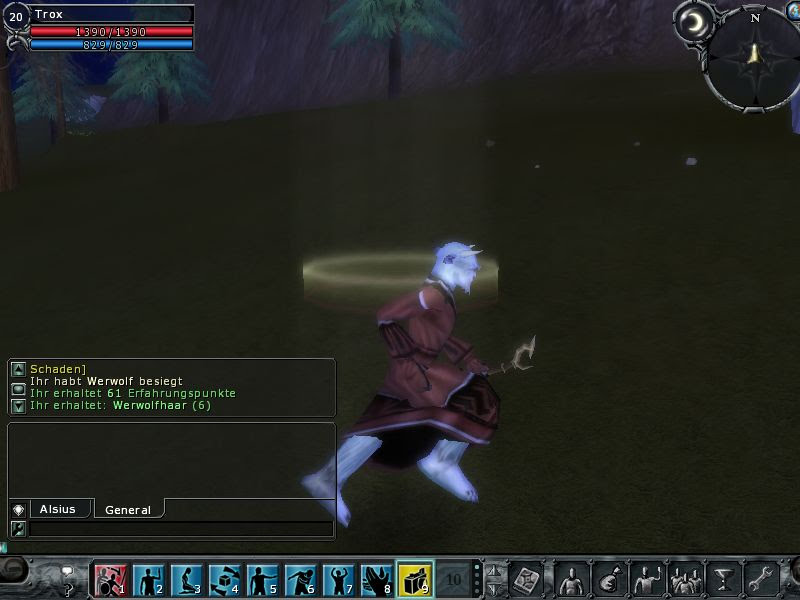This screenshot has width=800, height=600.
Task: Open the chat settings wrench icon
Action: coord(18,528)
